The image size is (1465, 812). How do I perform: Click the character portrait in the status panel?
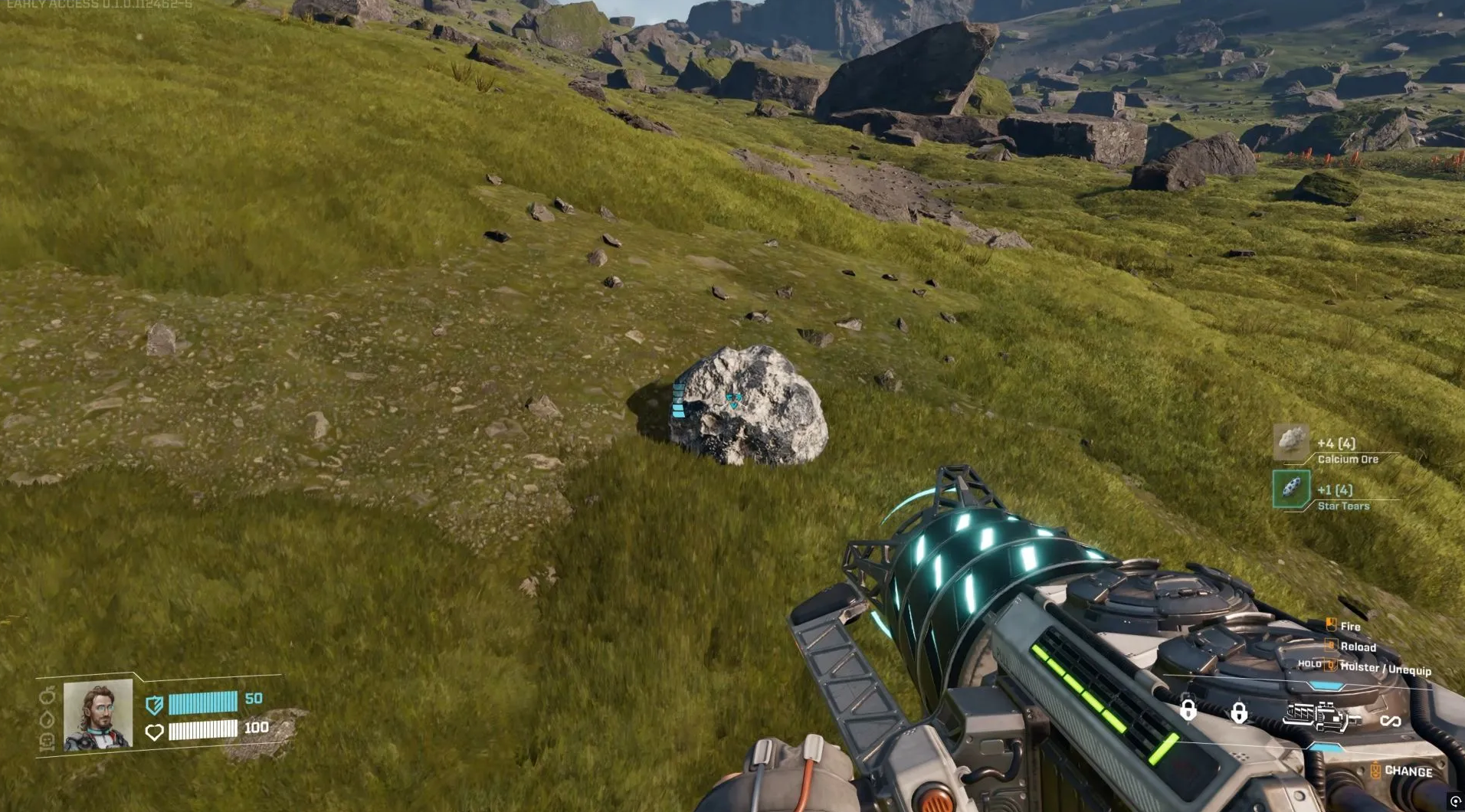pos(98,715)
